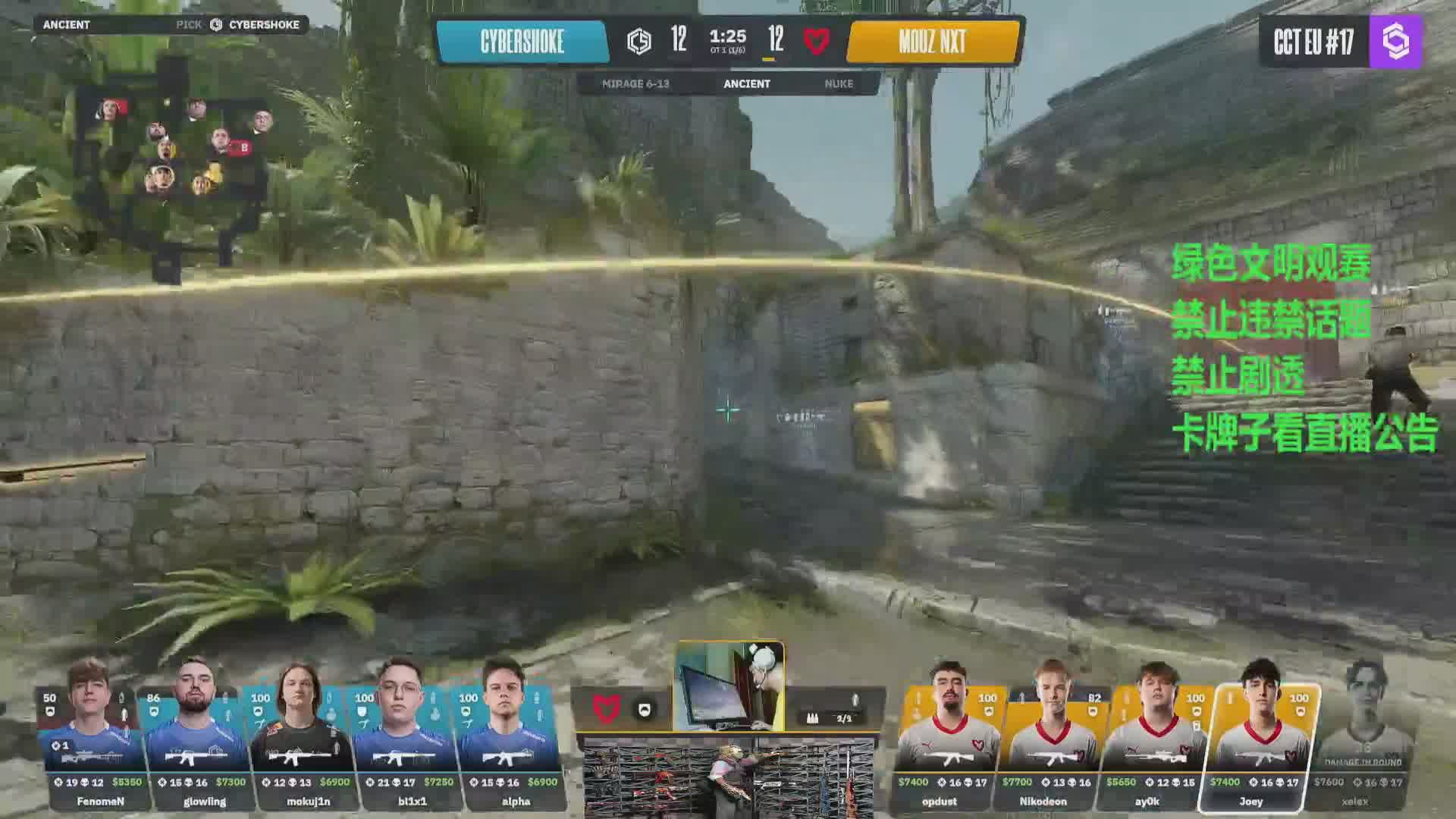Image resolution: width=1456 pixels, height=819 pixels.
Task: Click the MOUZ NXT team banner
Action: click(x=933, y=42)
